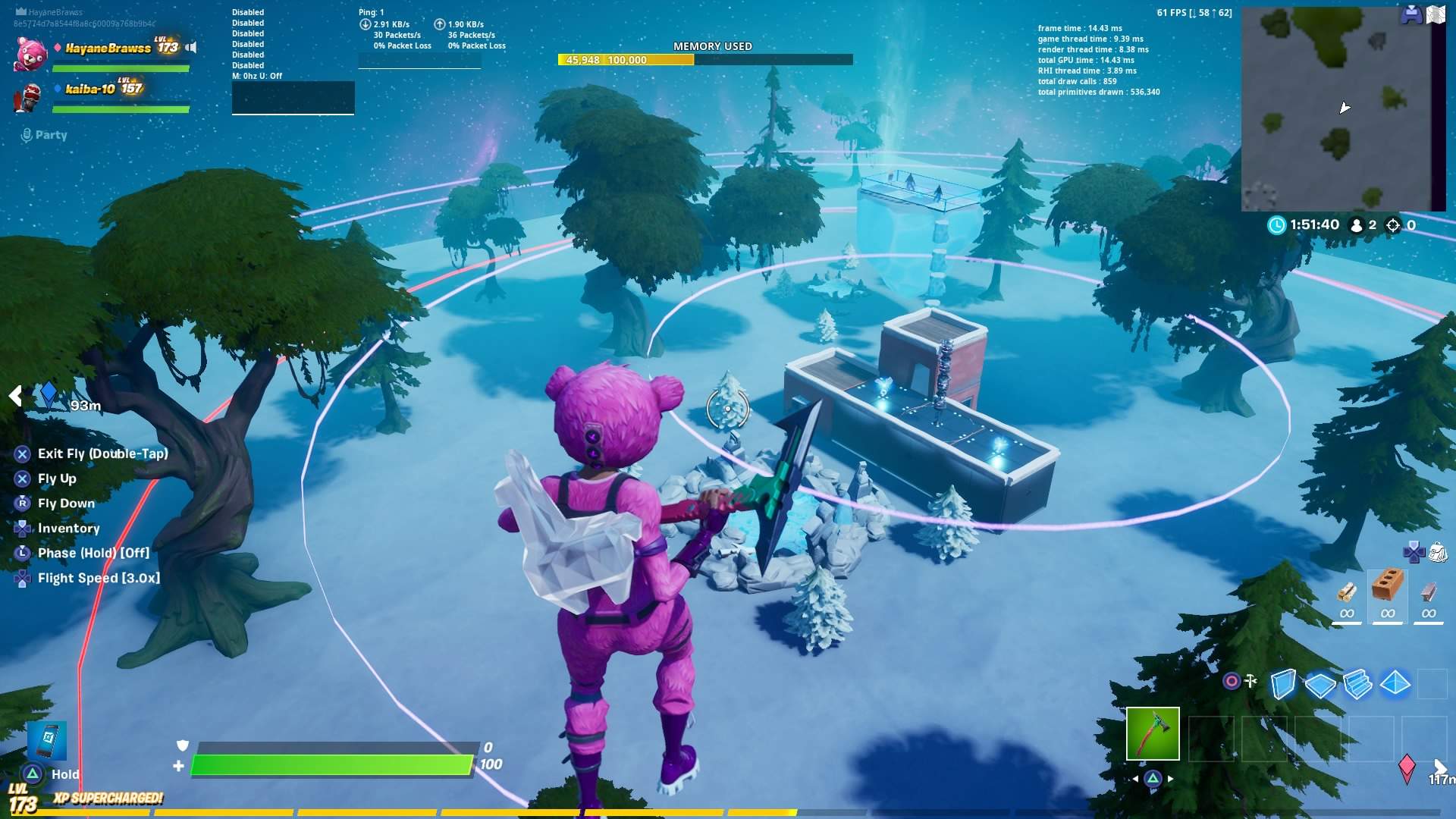The height and width of the screenshot is (819, 1456).
Task: Toggle Phase mode off setting
Action: 93,553
